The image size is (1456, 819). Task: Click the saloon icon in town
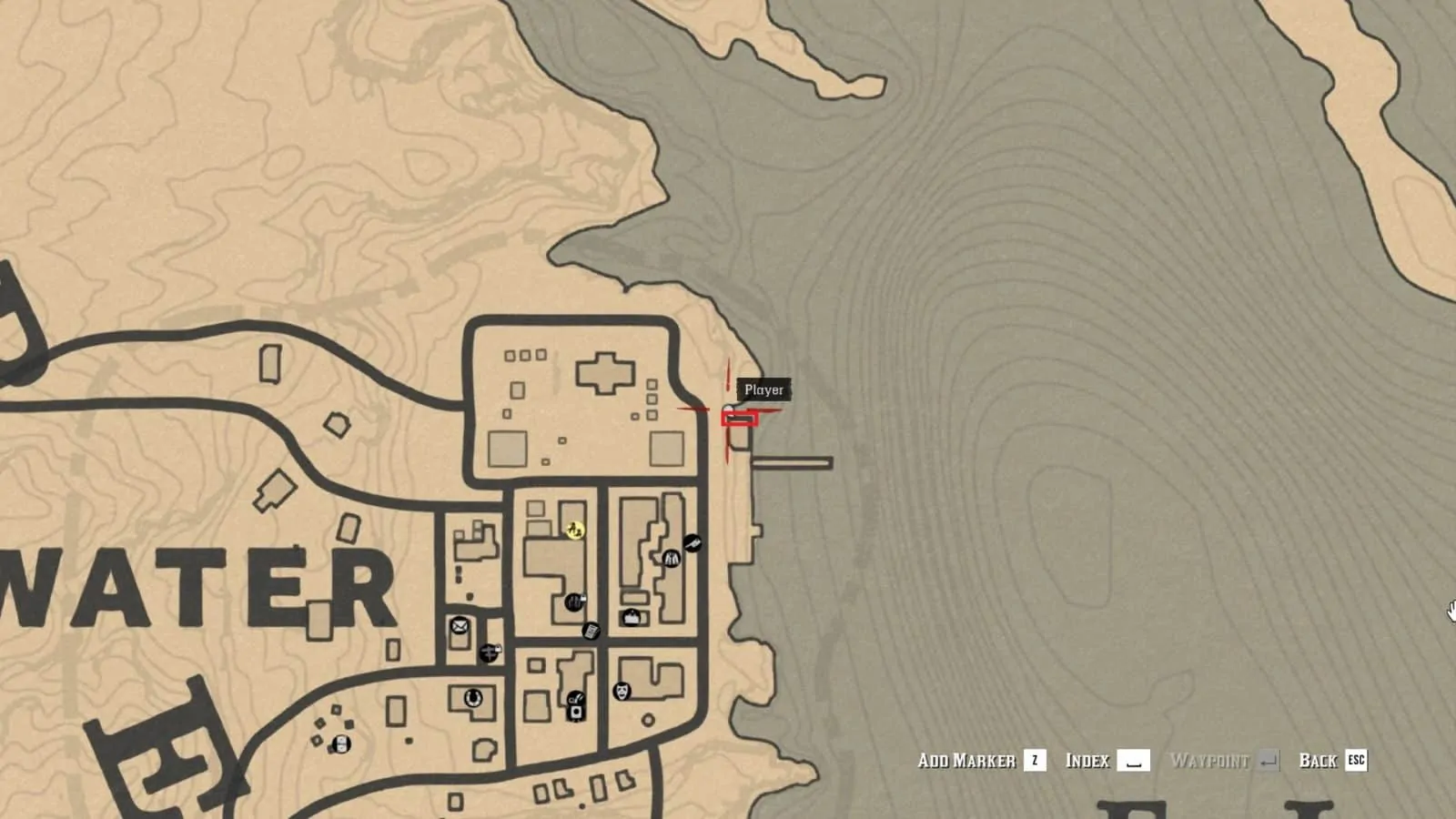pyautogui.click(x=575, y=602)
